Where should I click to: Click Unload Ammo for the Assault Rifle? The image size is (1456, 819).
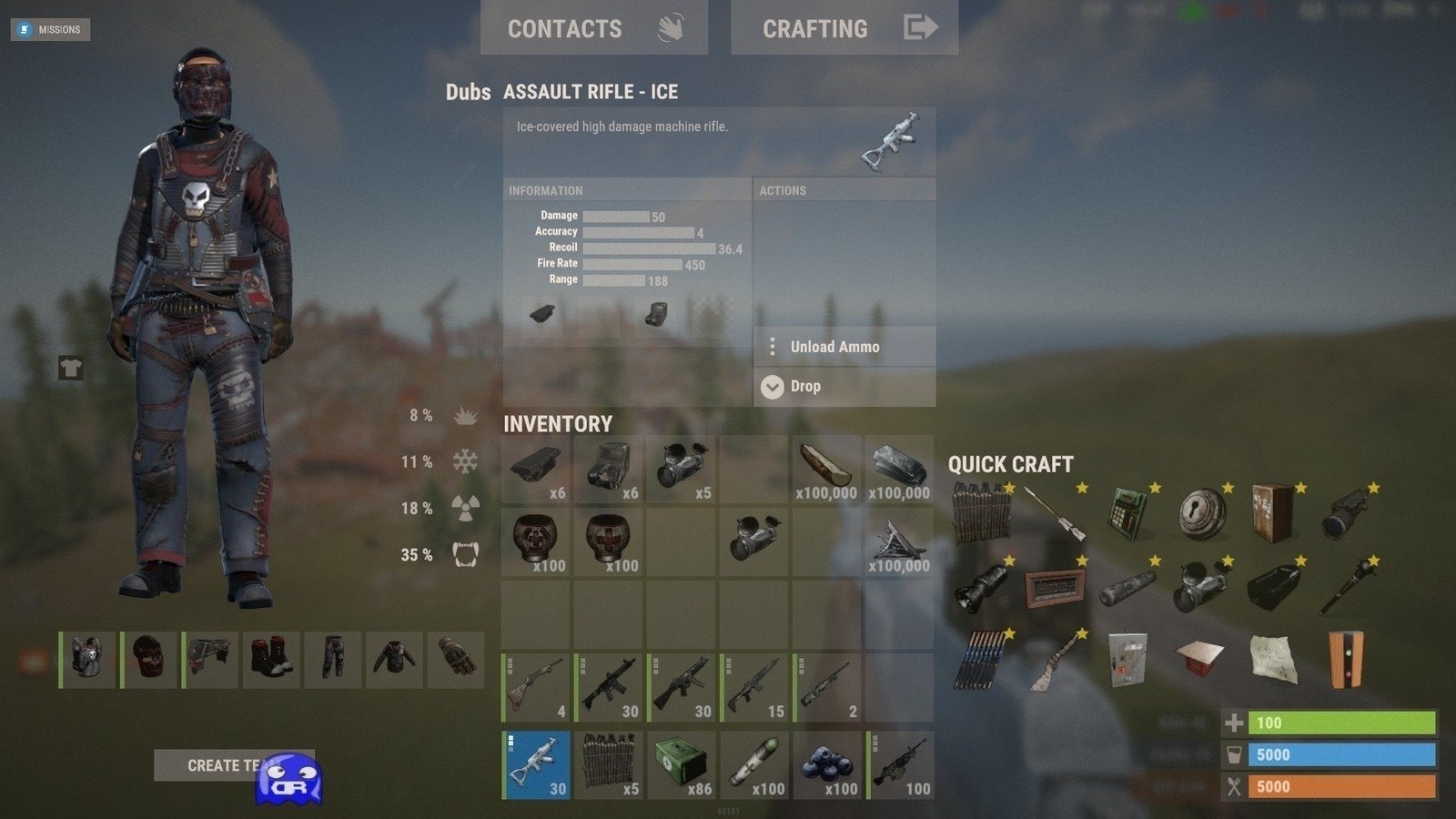tap(834, 347)
